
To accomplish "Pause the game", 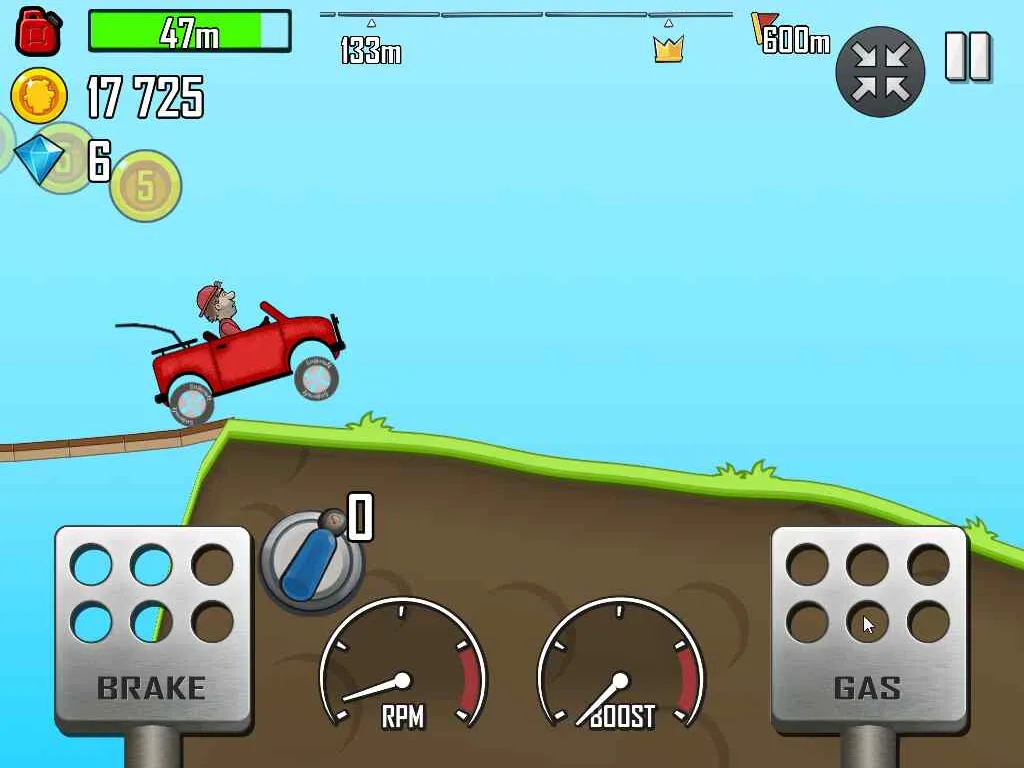I will click(x=967, y=57).
